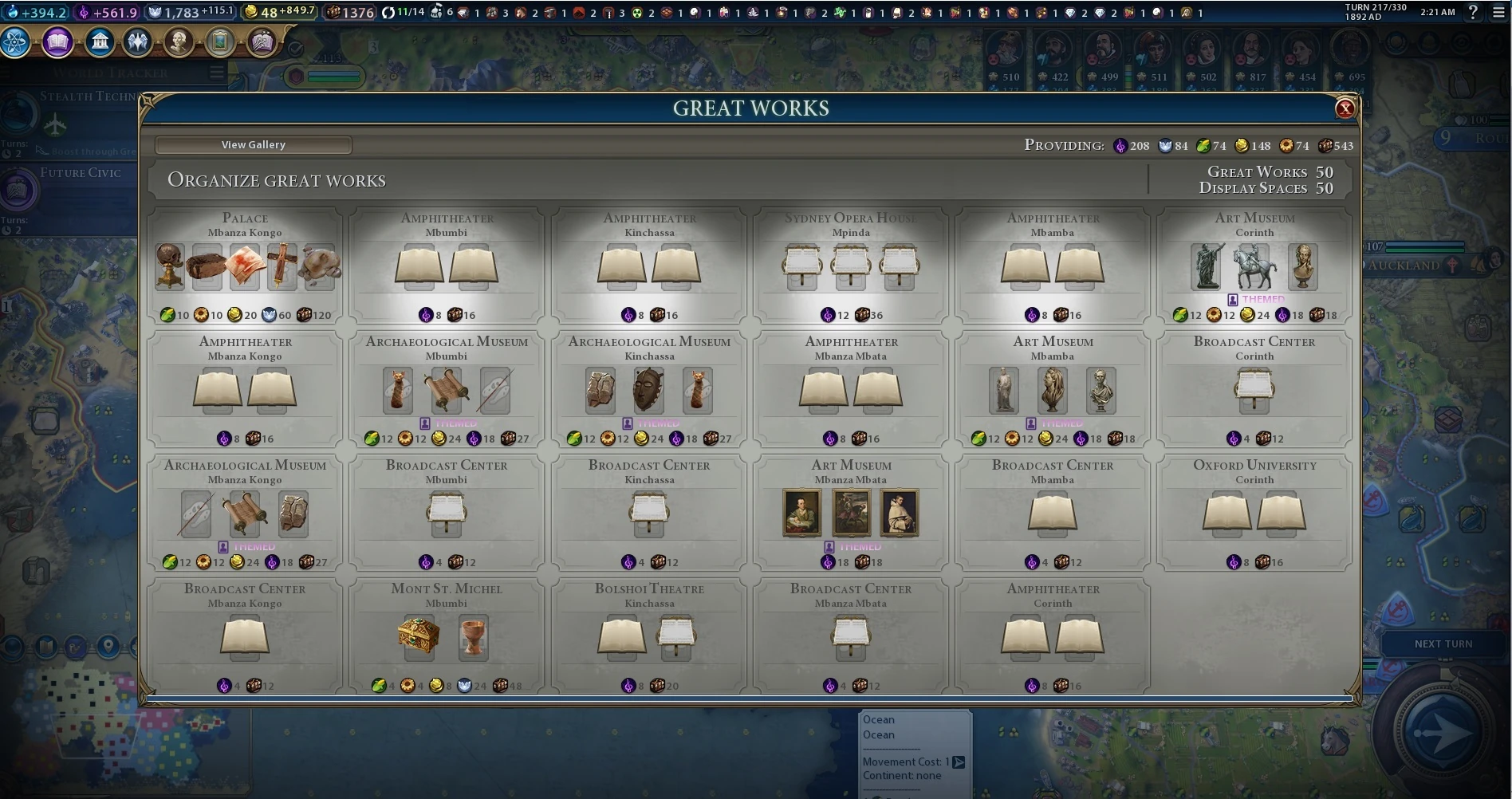Open the in-game help question mark icon
1512x799 pixels.
tap(1472, 12)
